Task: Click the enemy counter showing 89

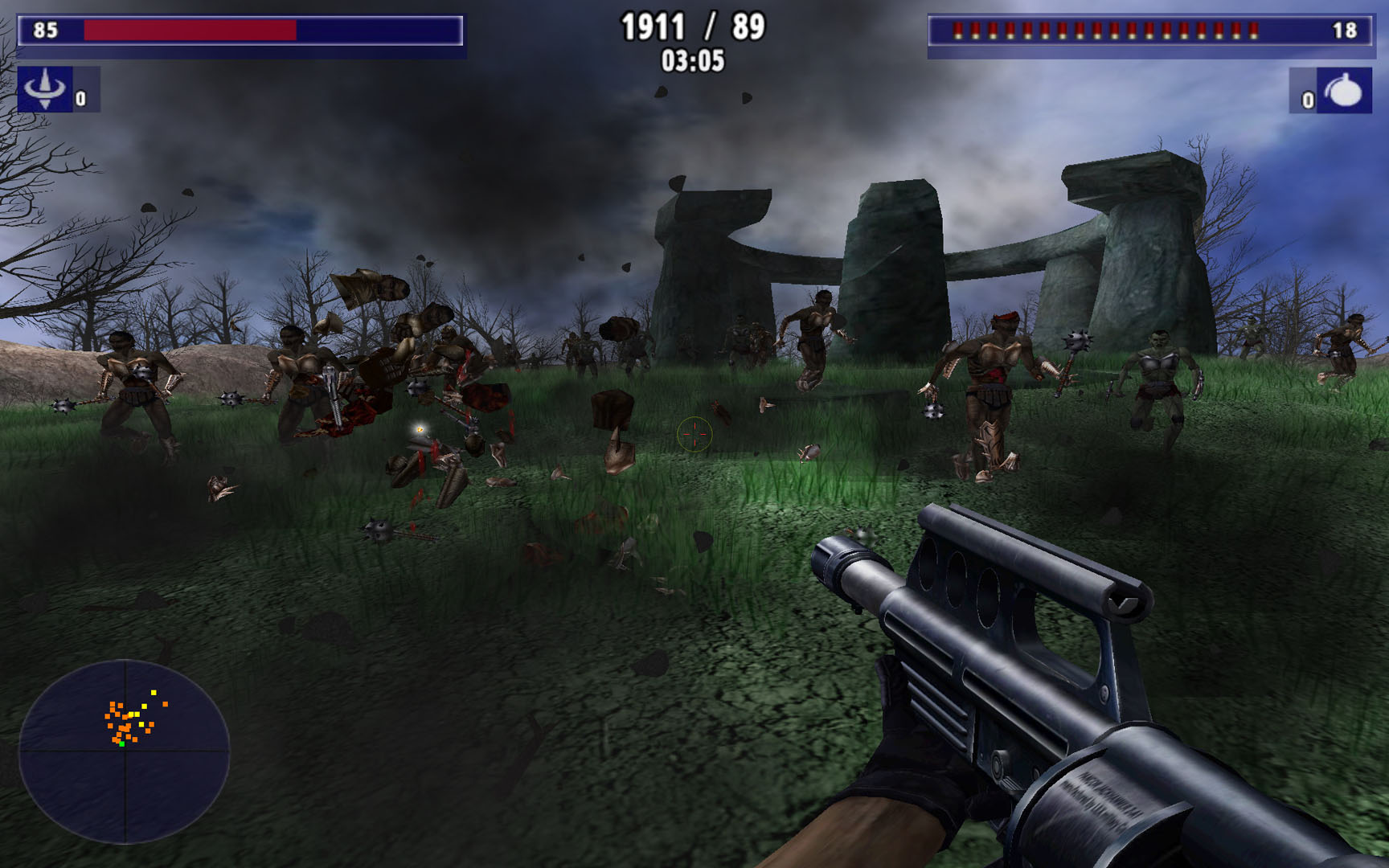Action: (x=748, y=27)
